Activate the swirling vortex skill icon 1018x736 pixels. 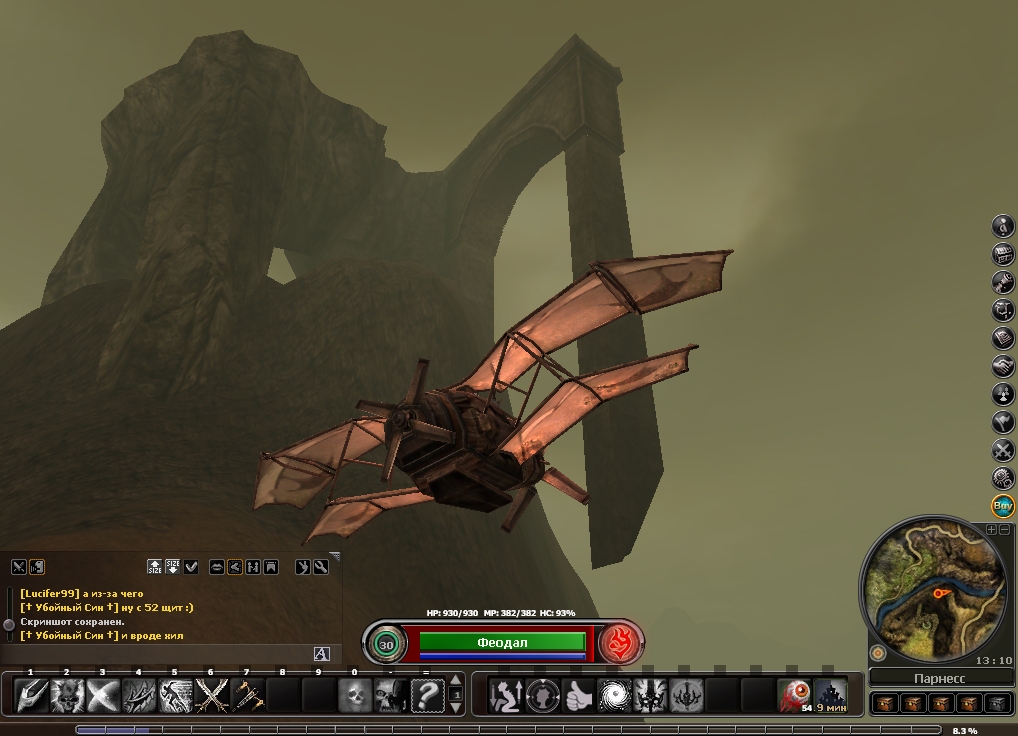tap(613, 695)
